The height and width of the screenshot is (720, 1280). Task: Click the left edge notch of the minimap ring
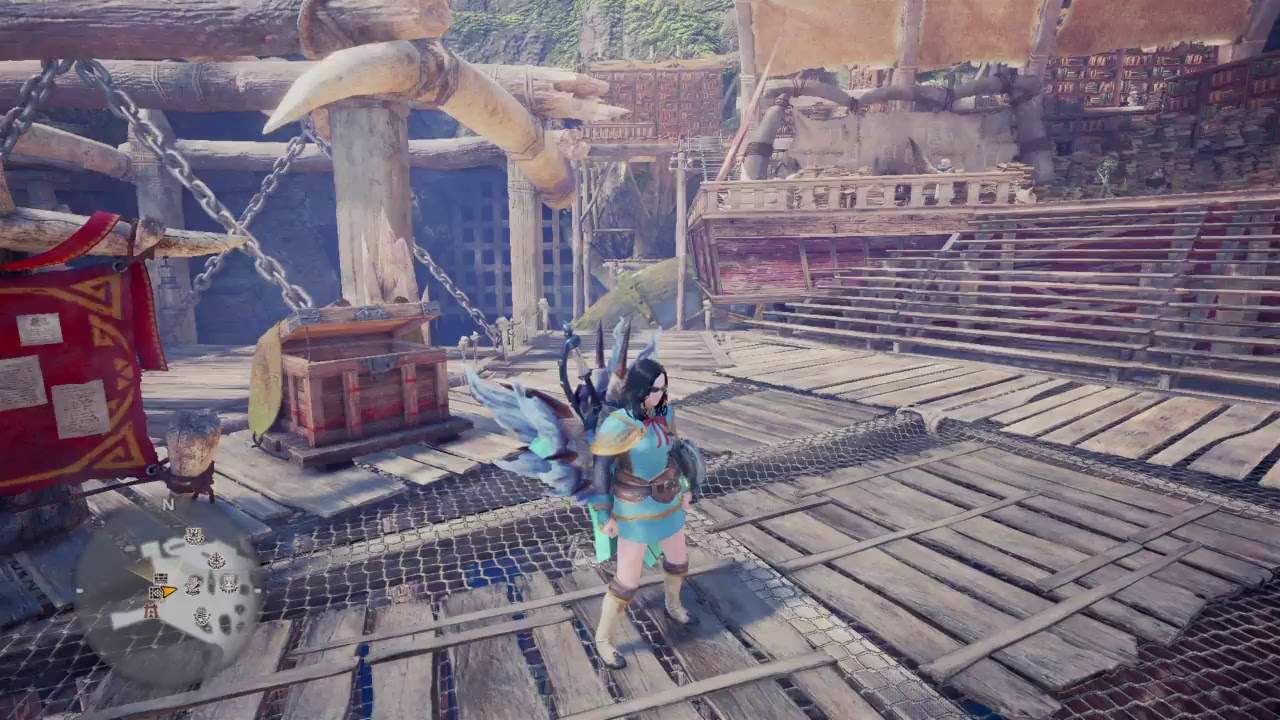pos(78,590)
